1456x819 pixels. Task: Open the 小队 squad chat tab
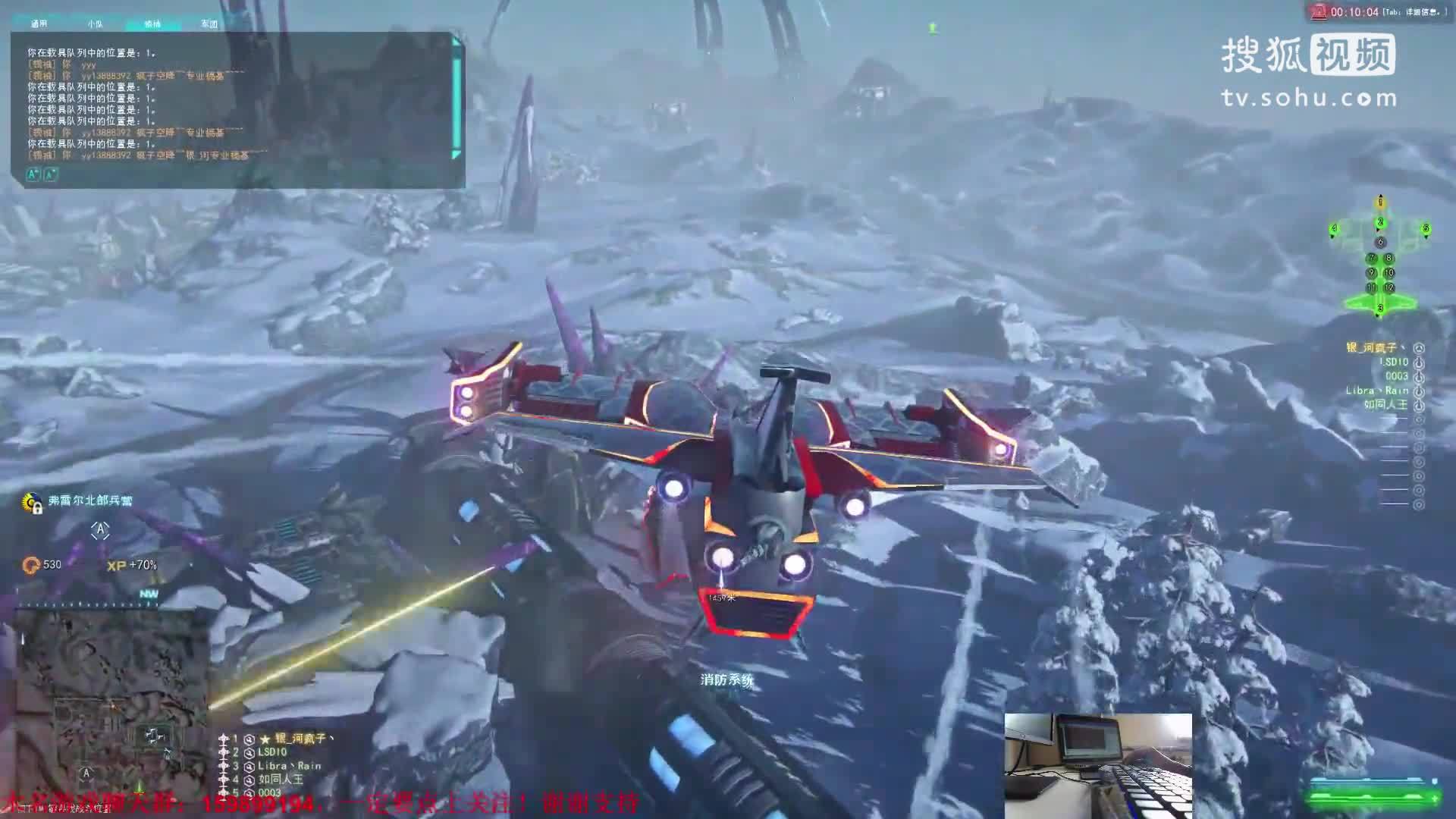(95, 24)
